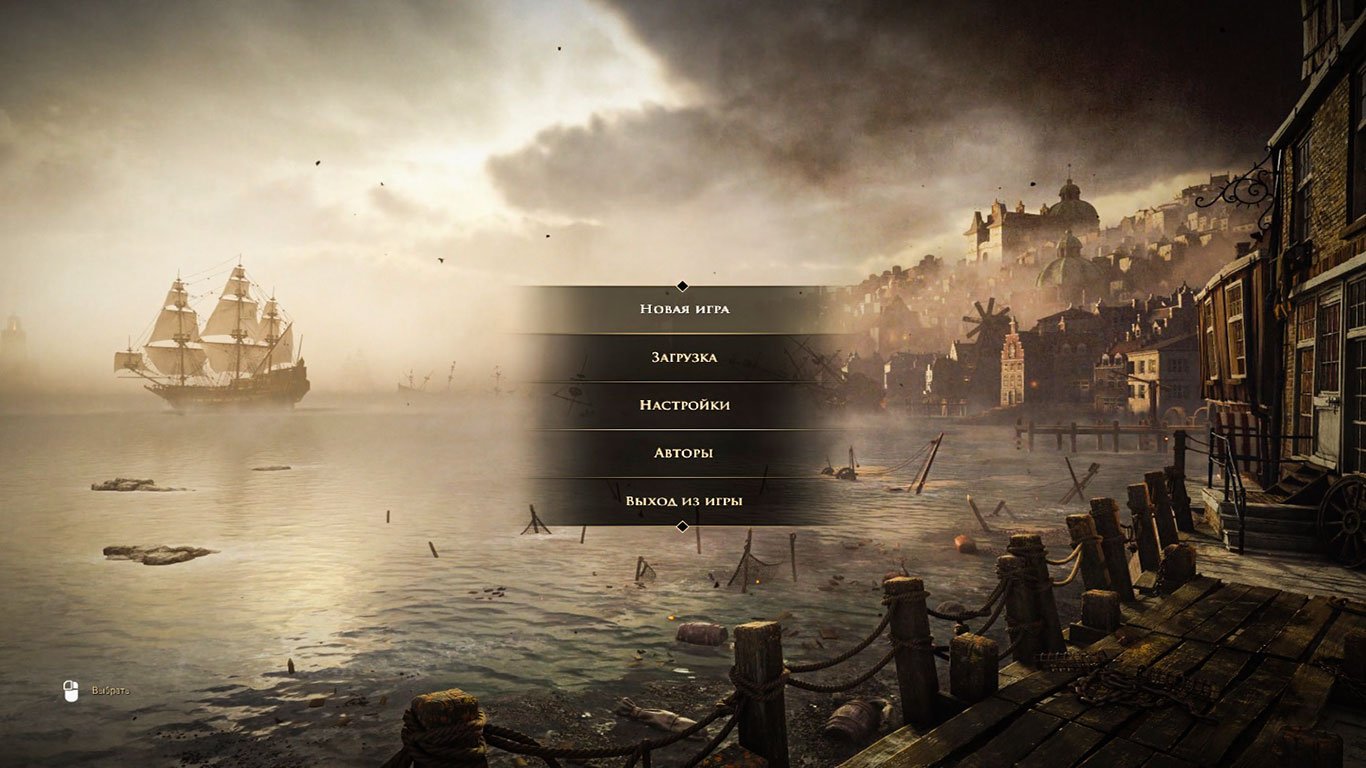The height and width of the screenshot is (768, 1366).
Task: Click the highlighted Новая игра bar
Action: pyautogui.click(x=683, y=309)
